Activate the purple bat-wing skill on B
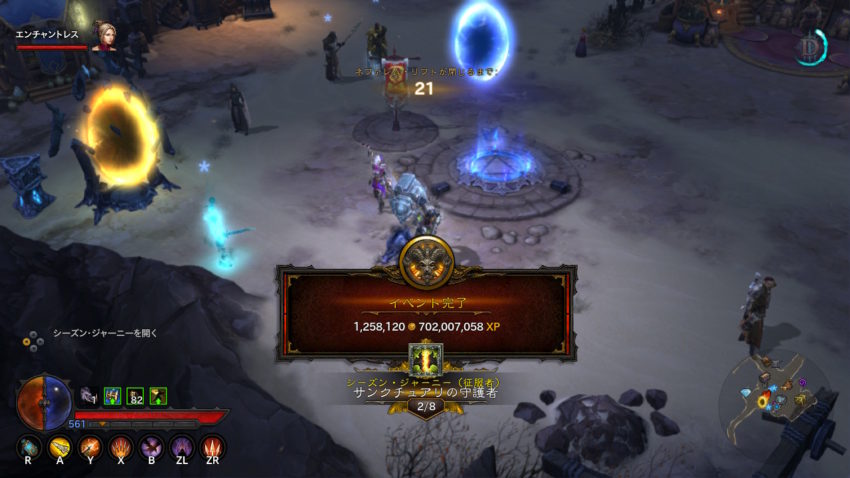850x478 pixels. pos(152,447)
